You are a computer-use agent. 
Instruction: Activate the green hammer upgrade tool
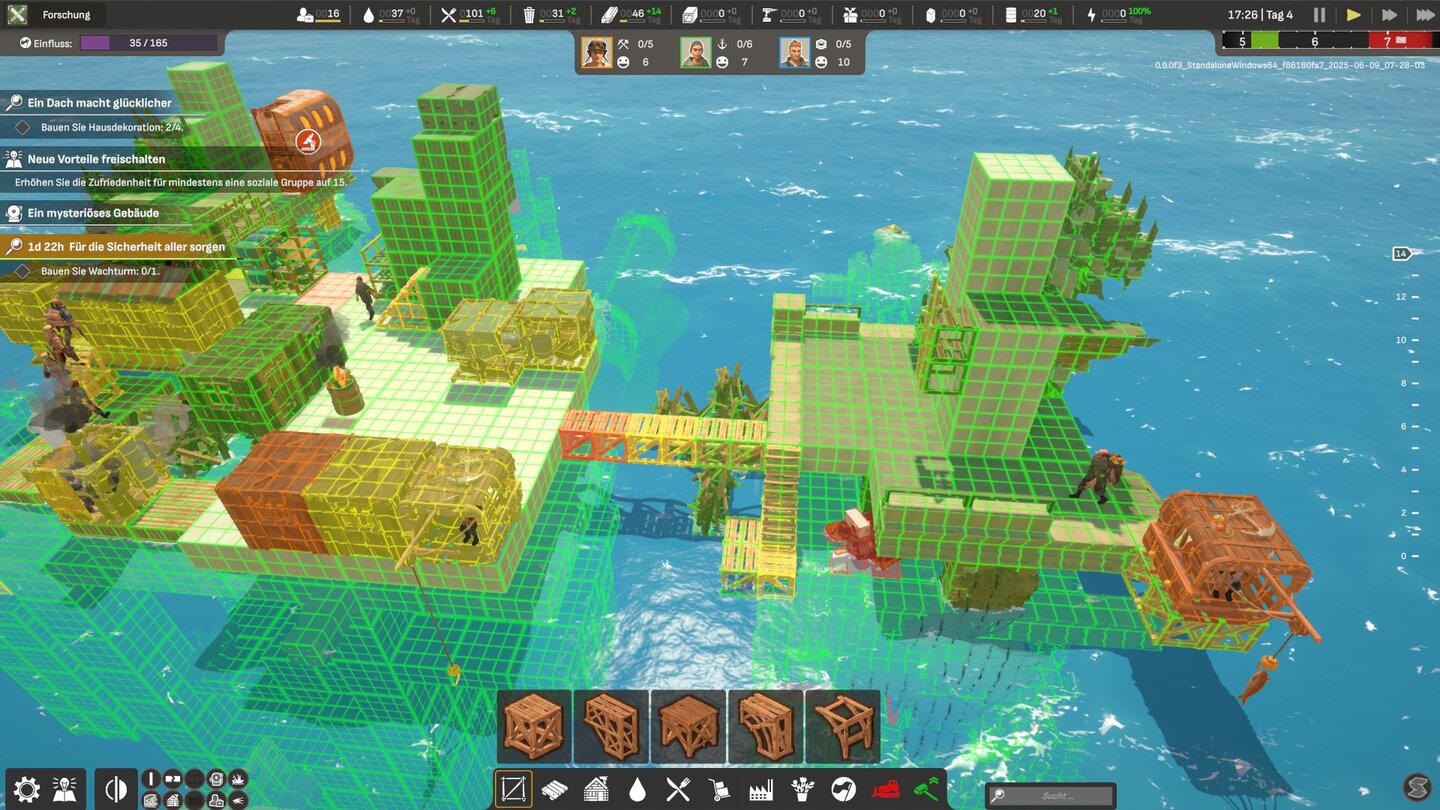point(927,789)
